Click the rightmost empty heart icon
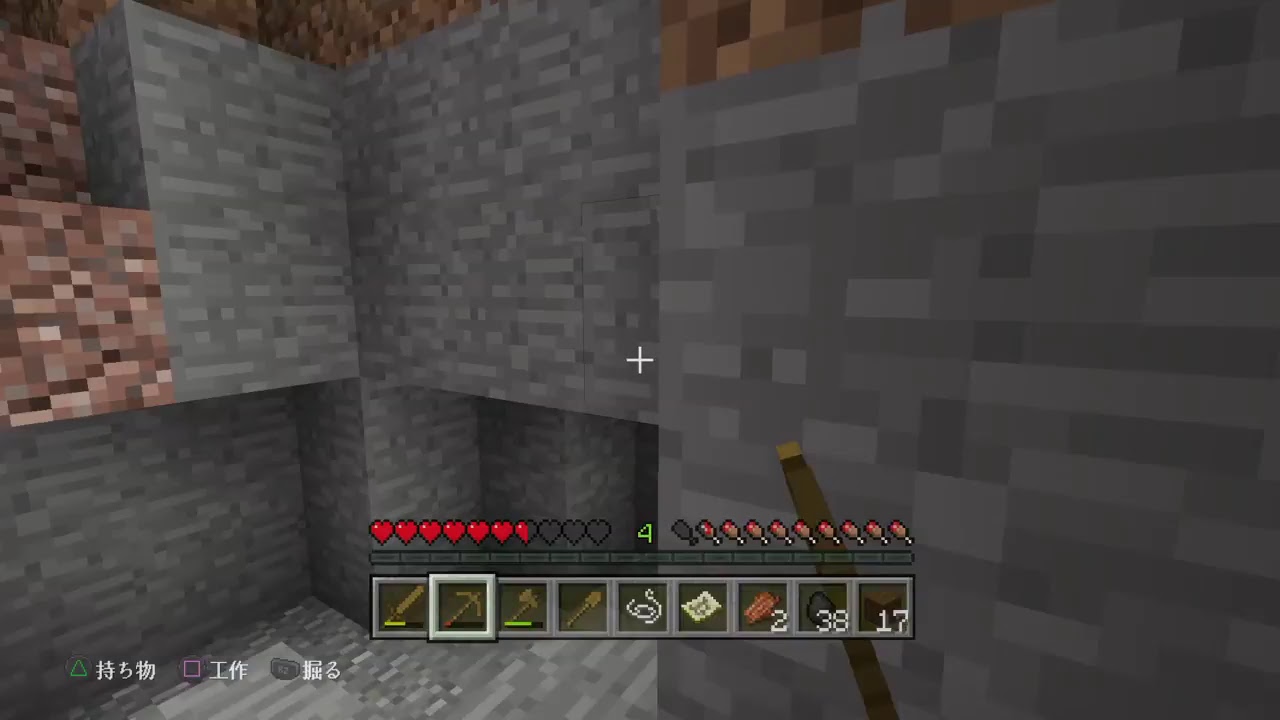Image resolution: width=1280 pixels, height=720 pixels. coord(598,533)
